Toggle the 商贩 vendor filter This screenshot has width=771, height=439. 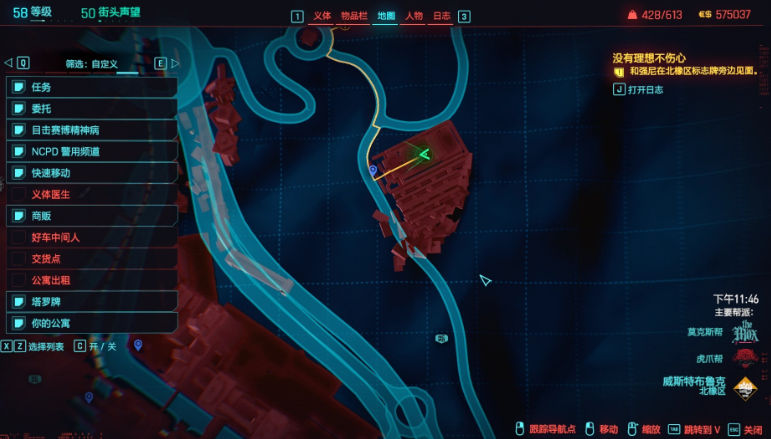(x=92, y=216)
